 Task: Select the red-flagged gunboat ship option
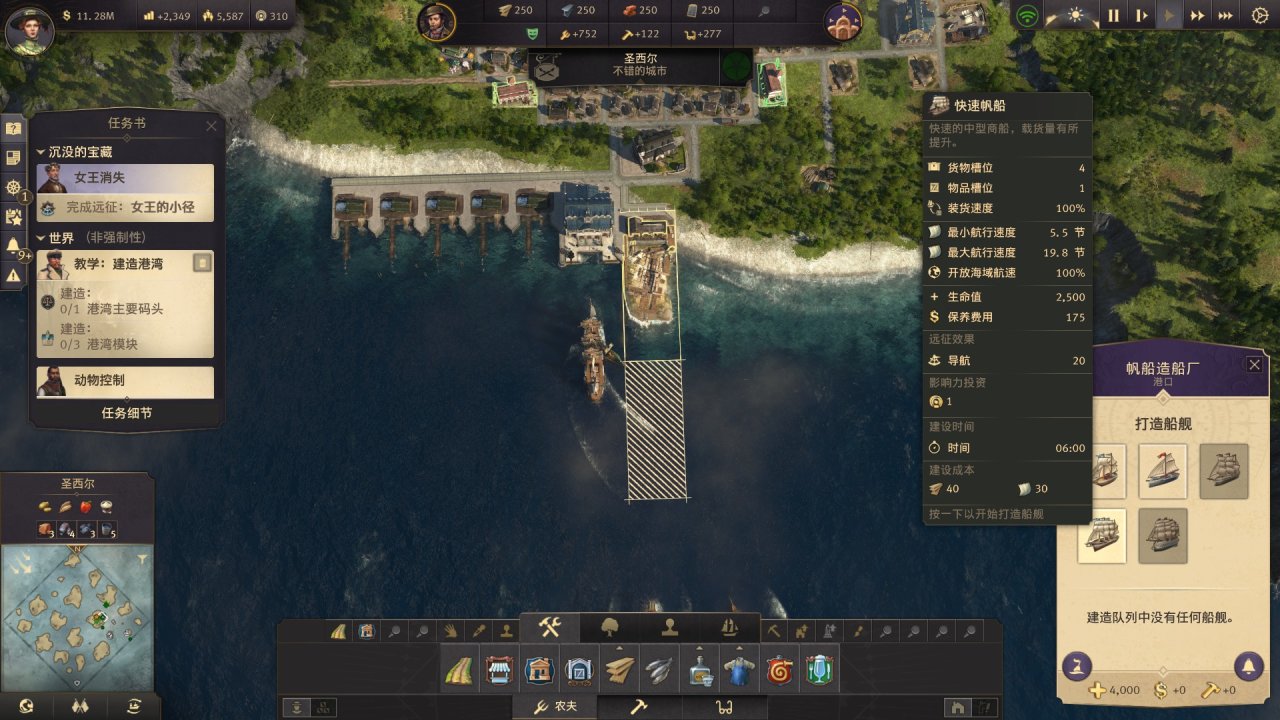pyautogui.click(x=1163, y=471)
